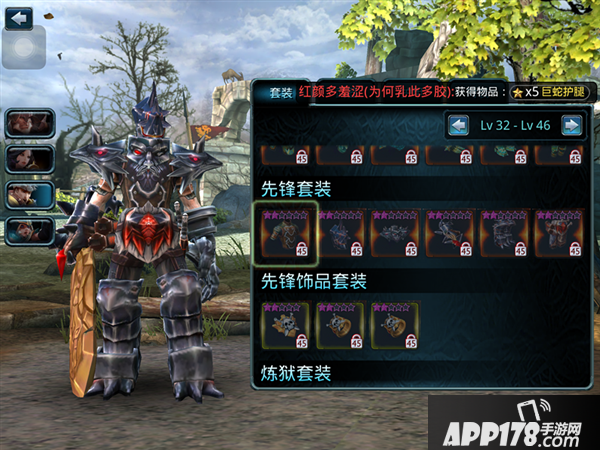
Task: Choose the last item in the 先锋套装 row
Action: (x=559, y=233)
